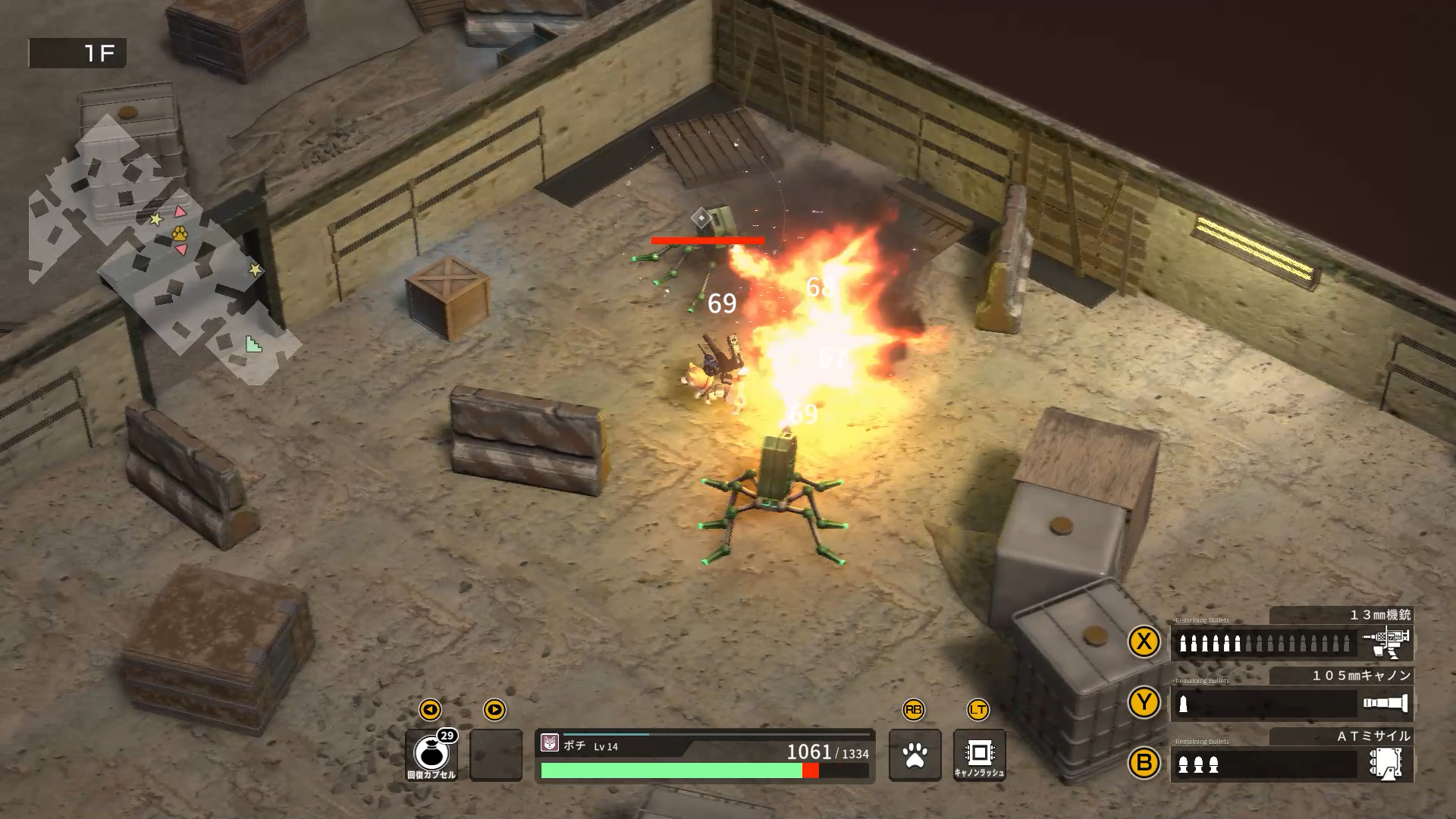Click the paw marker on the minimap
This screenshot has width=1456, height=819.
[180, 235]
